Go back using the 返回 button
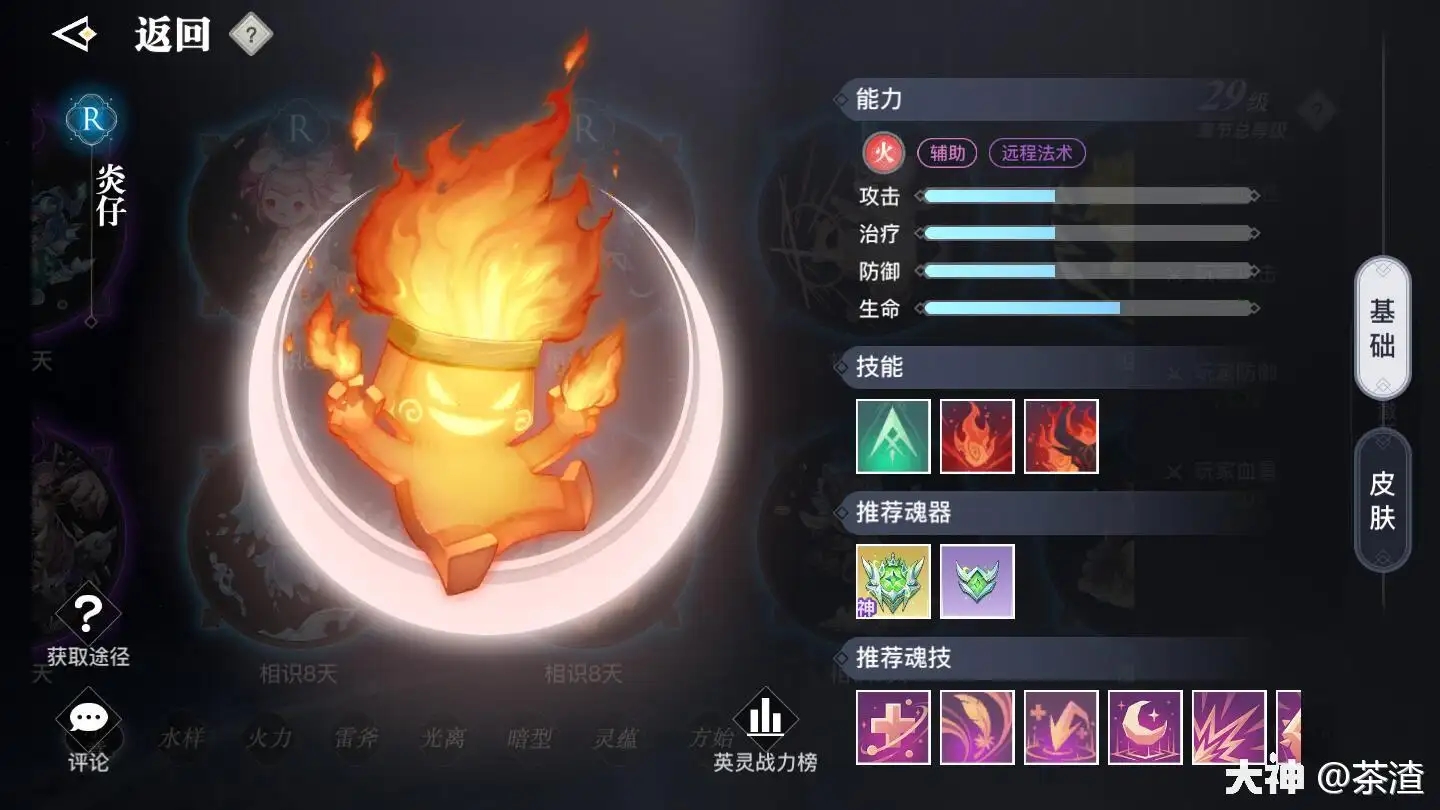1440x810 pixels. [x=135, y=36]
